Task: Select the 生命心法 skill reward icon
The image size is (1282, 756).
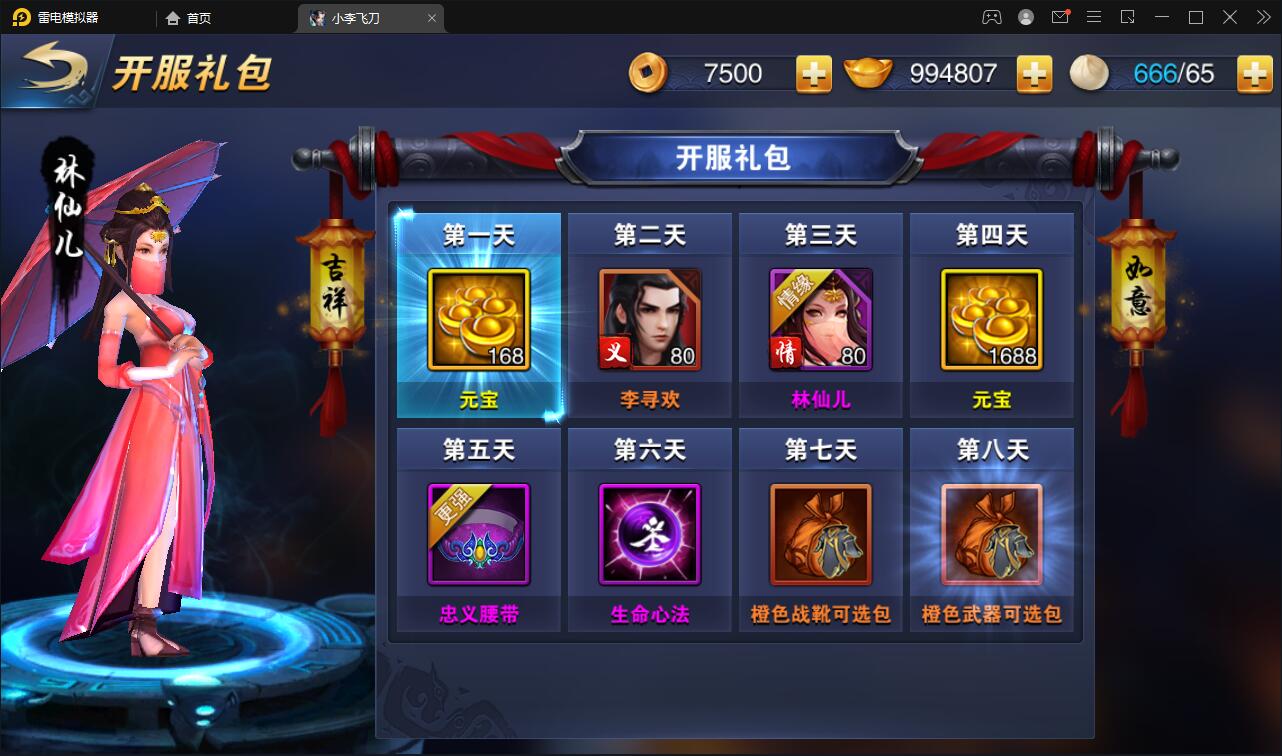Action: pyautogui.click(x=649, y=533)
